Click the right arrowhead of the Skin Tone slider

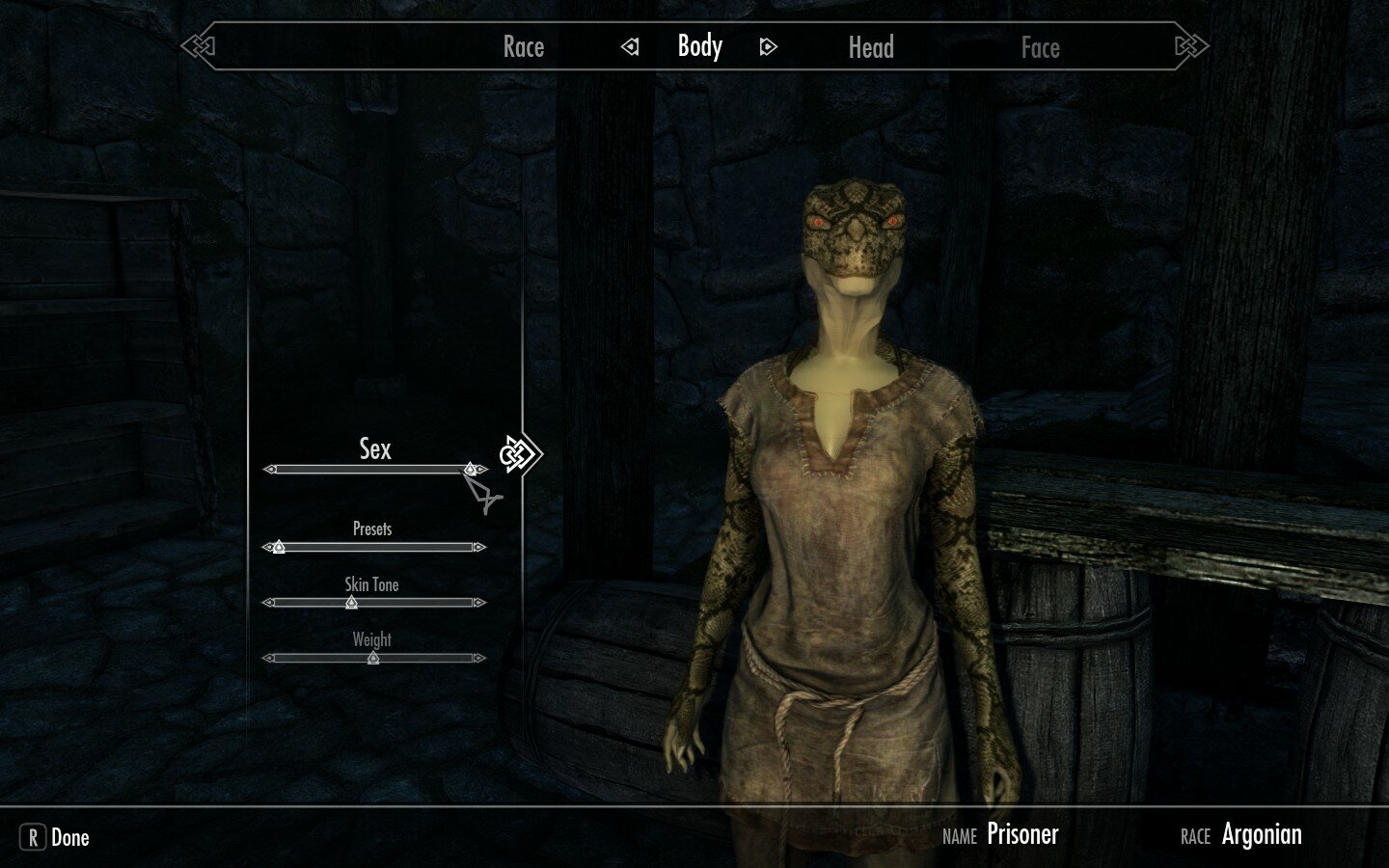478,601
